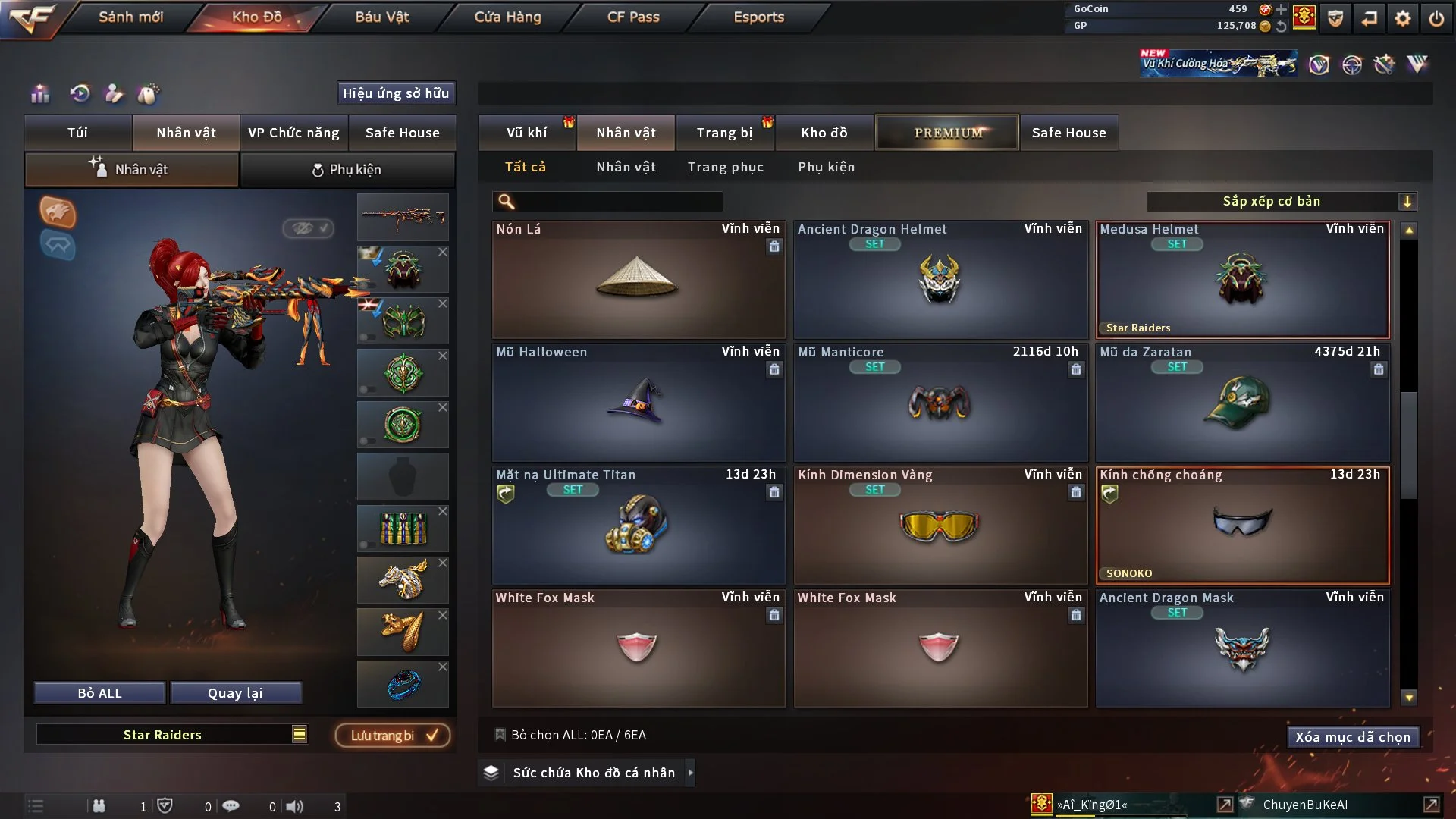Save loadout with Lưu trang bị

click(393, 736)
